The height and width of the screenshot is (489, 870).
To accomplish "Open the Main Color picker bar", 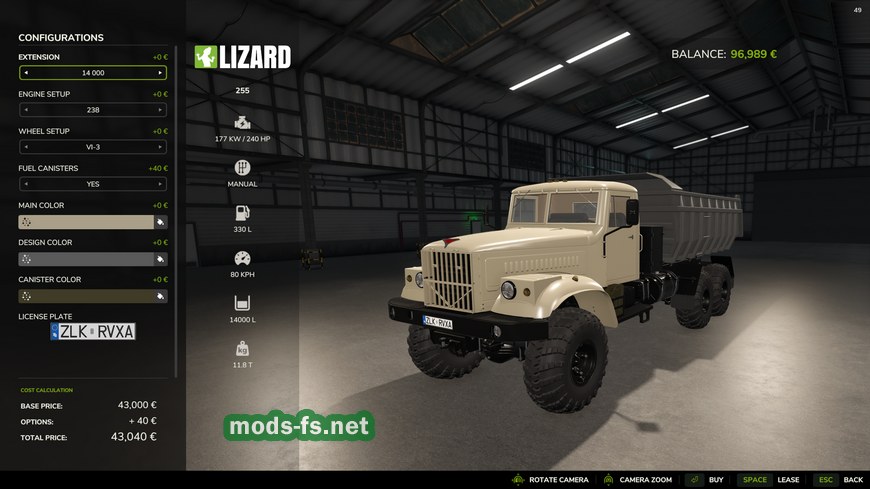I will pyautogui.click(x=92, y=222).
